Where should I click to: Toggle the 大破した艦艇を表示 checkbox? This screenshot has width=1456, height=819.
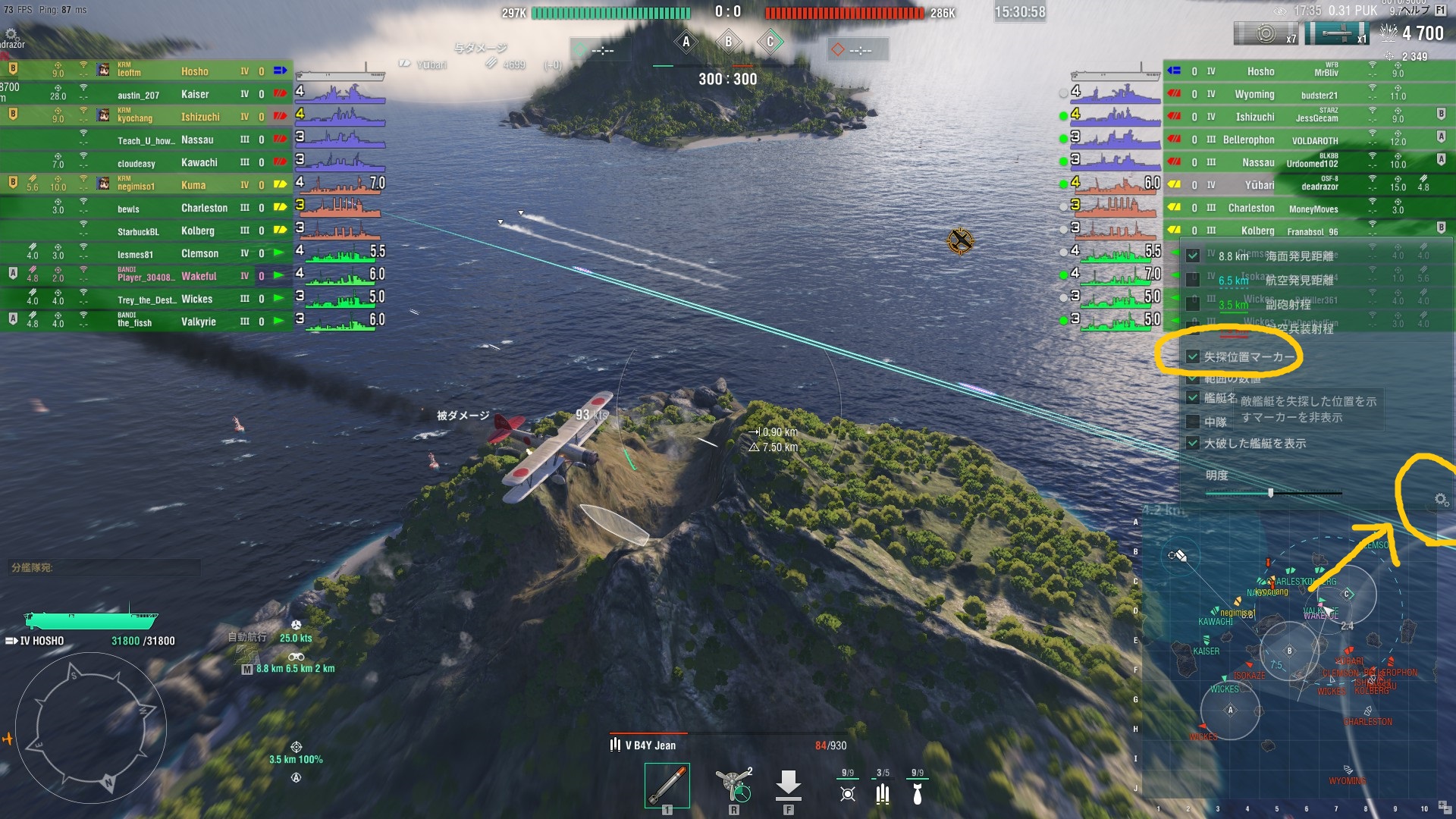[x=1193, y=444]
